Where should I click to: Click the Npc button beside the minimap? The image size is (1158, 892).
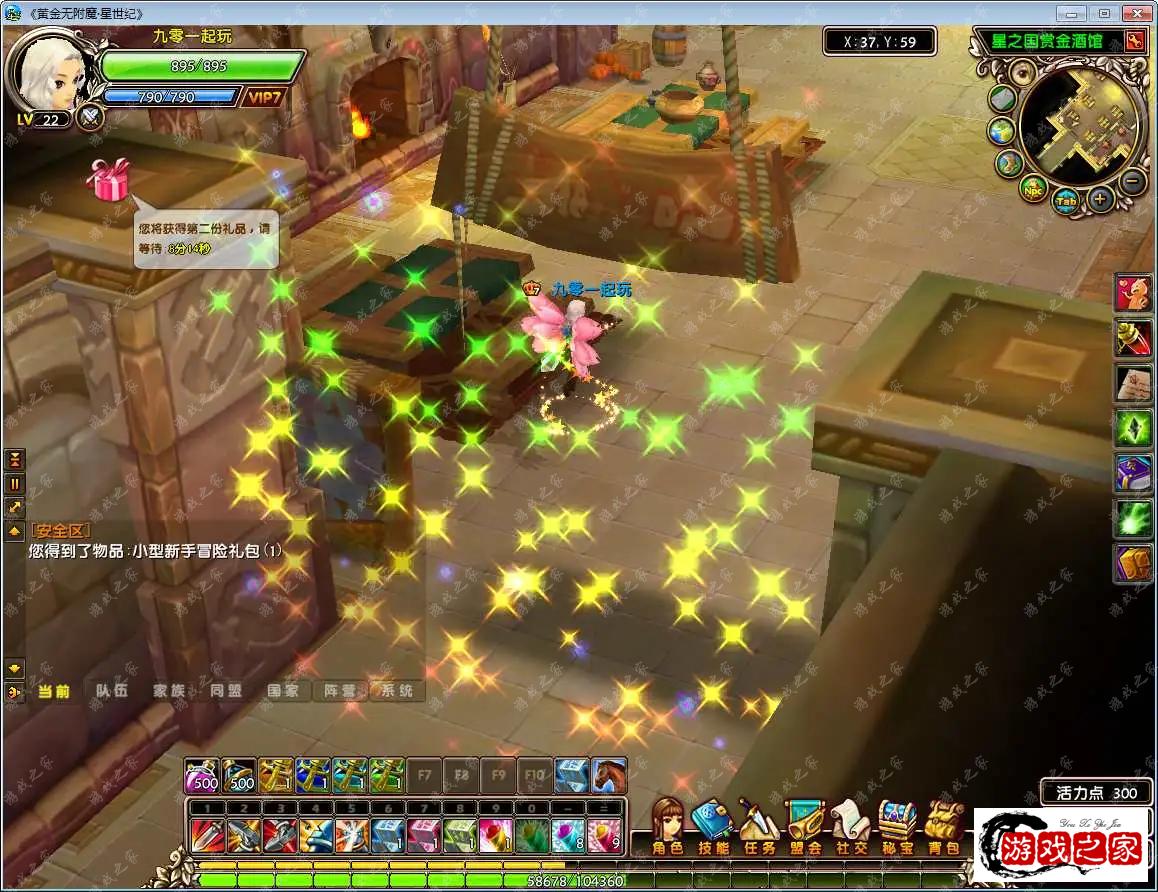tap(1033, 187)
